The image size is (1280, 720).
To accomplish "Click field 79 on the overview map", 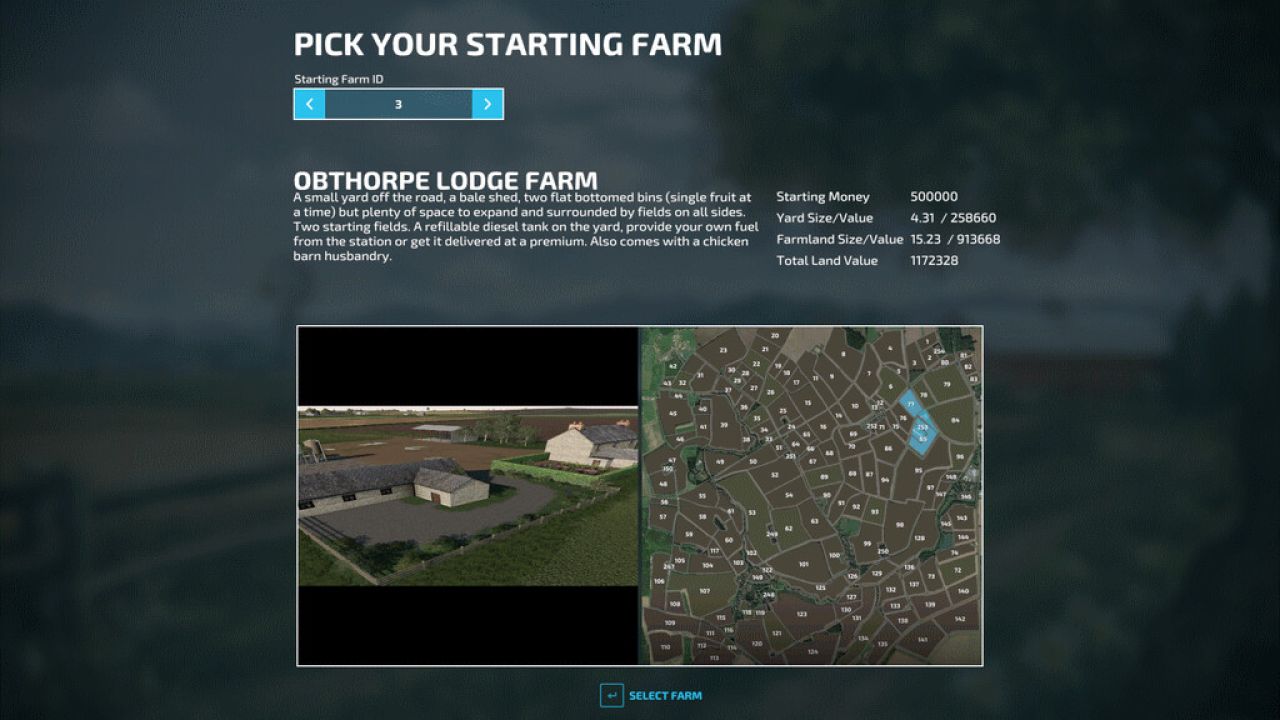I will tap(946, 385).
